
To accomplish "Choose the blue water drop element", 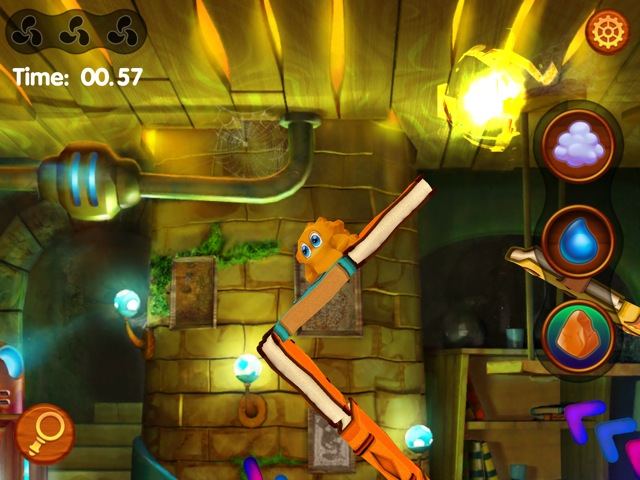I will coord(577,240).
